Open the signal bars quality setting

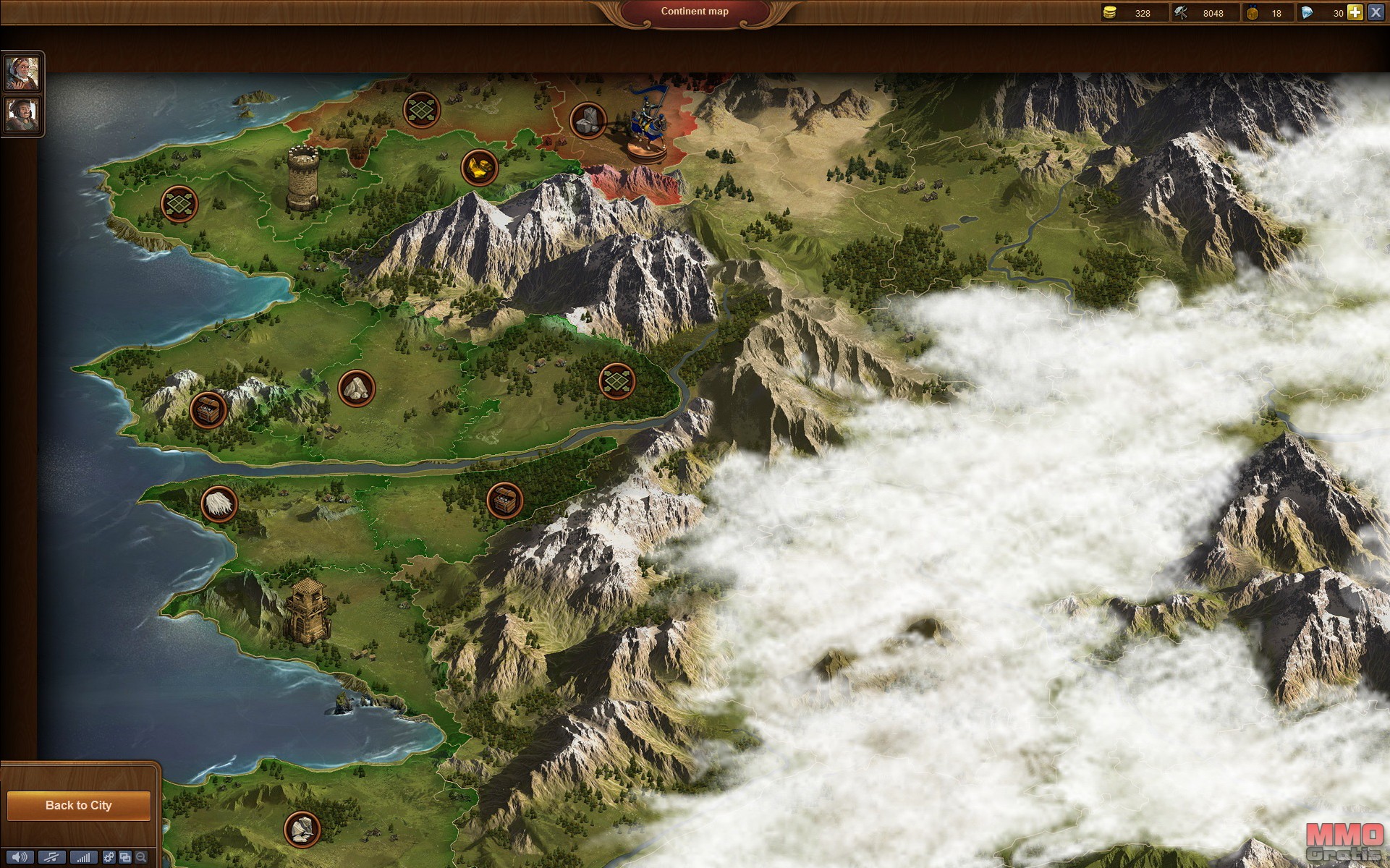pyautogui.click(x=83, y=857)
